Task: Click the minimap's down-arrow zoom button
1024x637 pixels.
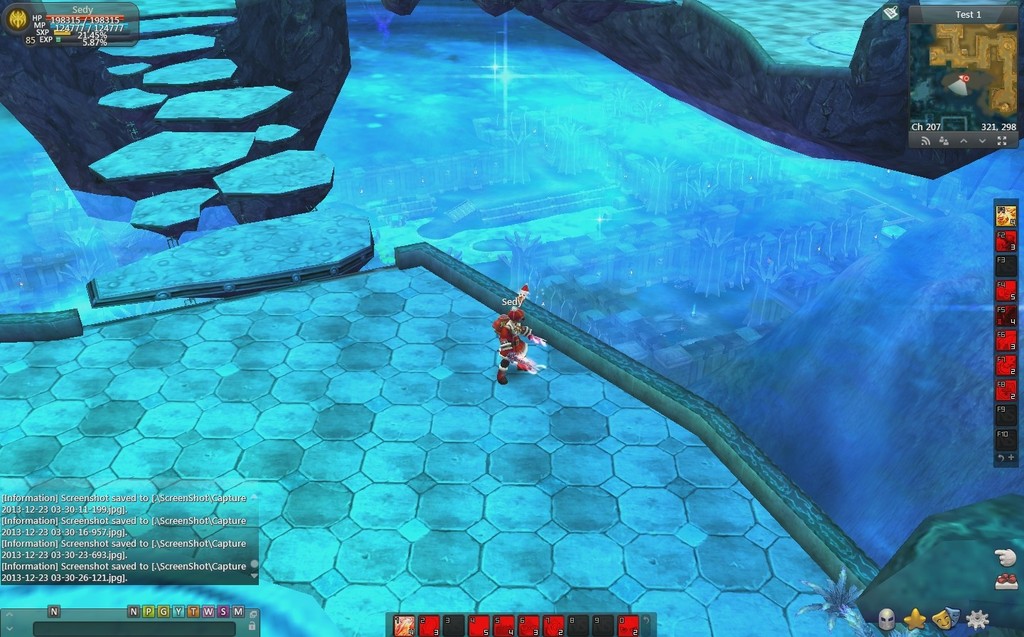Action: (982, 141)
